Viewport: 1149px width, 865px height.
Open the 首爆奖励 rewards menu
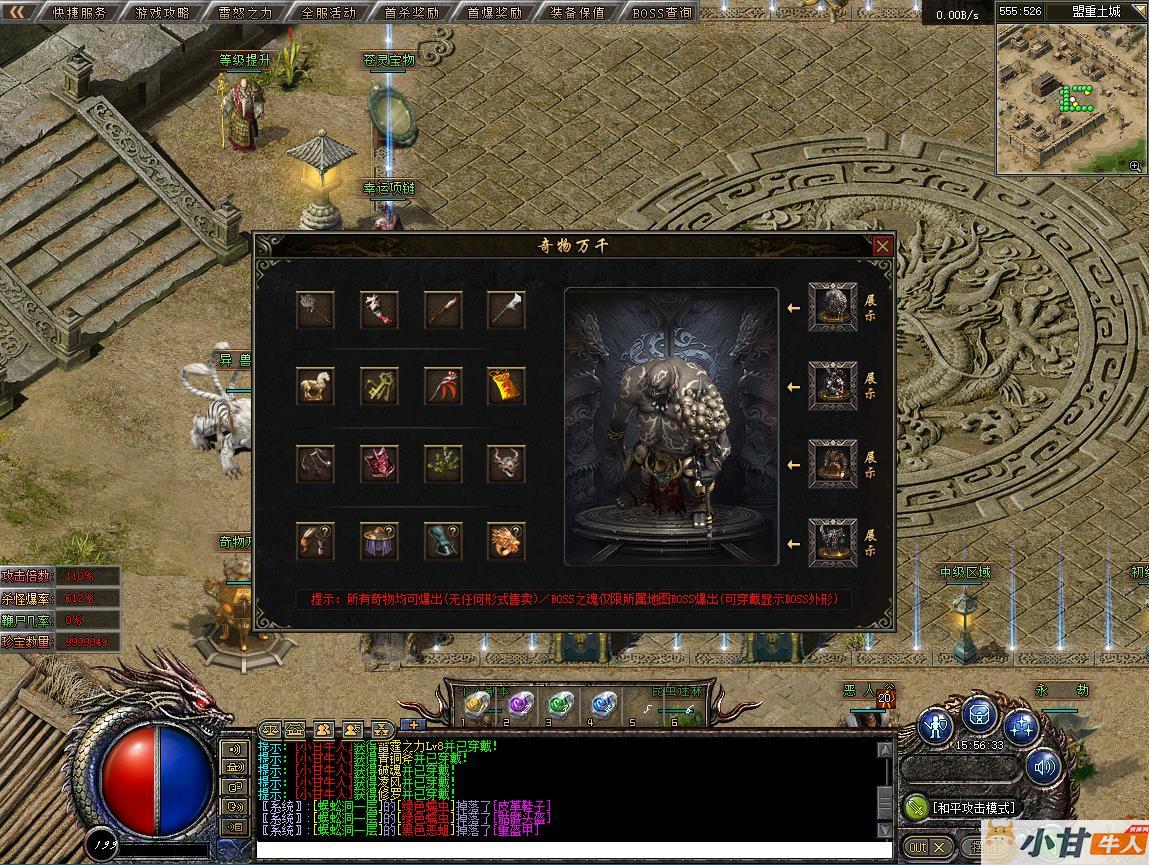494,13
